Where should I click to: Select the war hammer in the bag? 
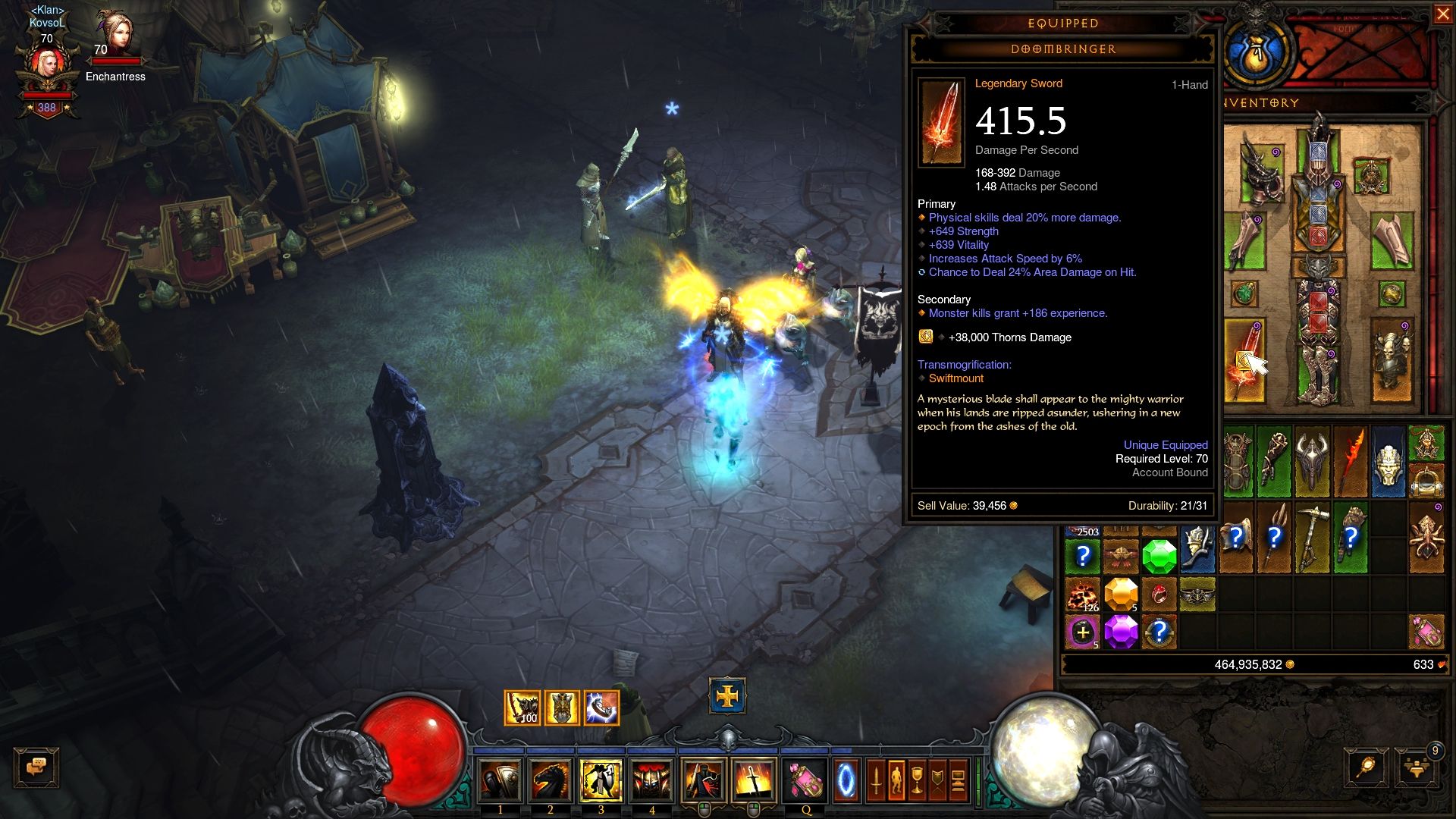pos(1312,537)
